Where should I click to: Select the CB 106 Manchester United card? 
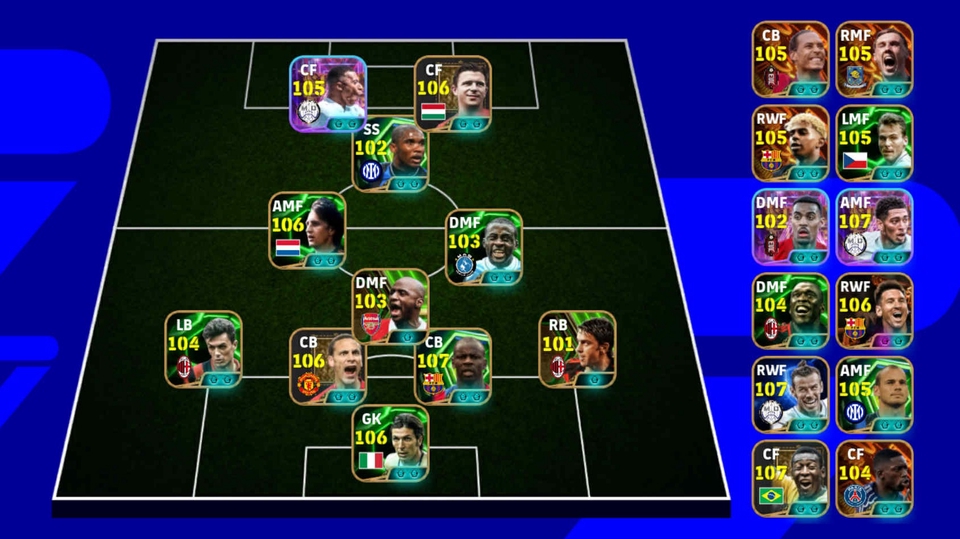(x=328, y=367)
